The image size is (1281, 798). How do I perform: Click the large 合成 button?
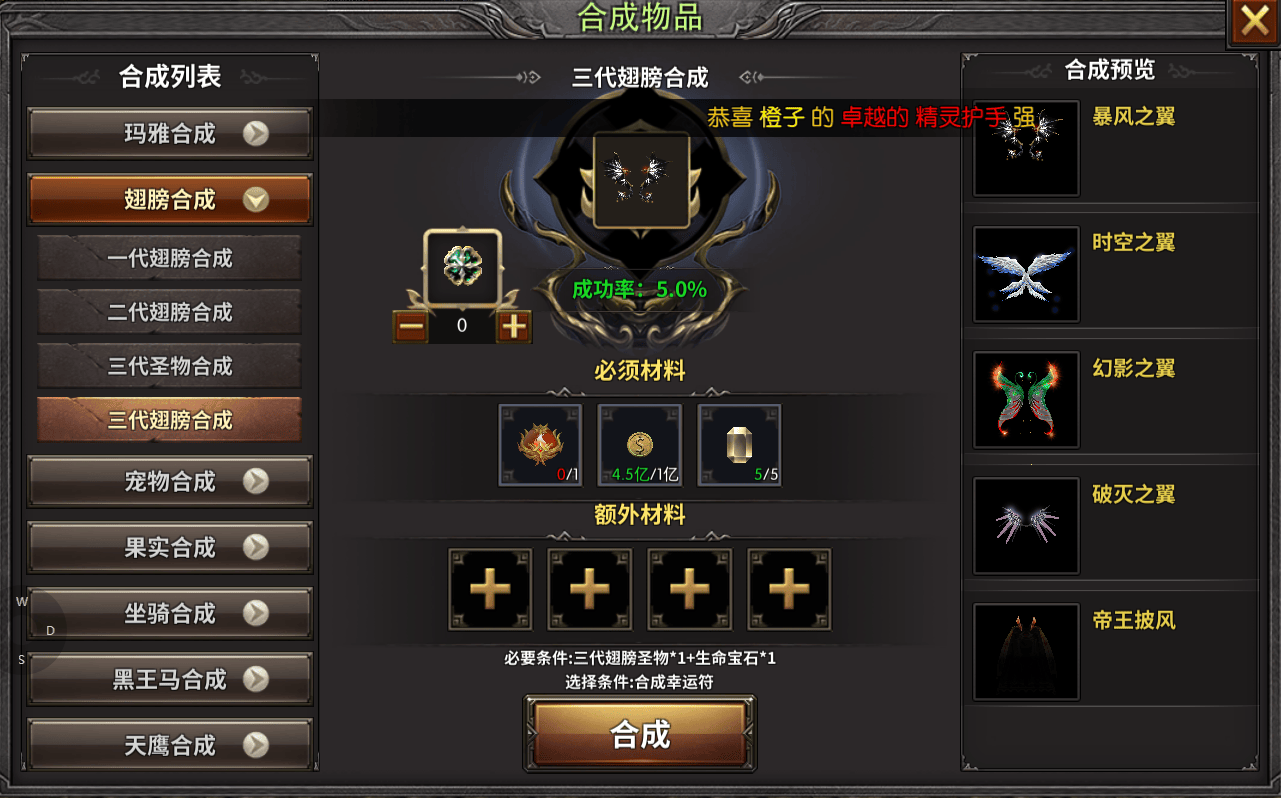pyautogui.click(x=640, y=735)
